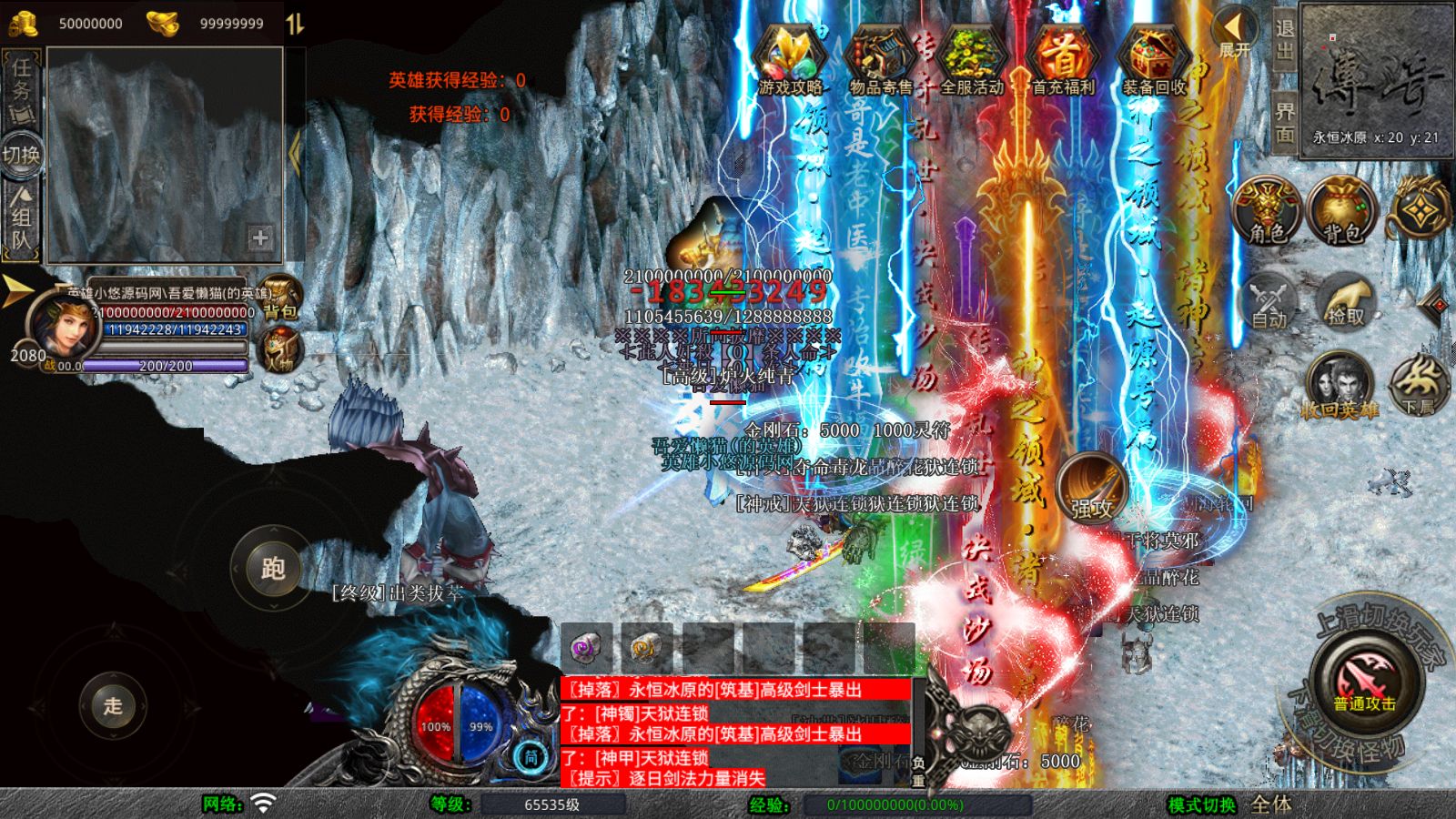Open the 物品寄售 consignment shop
The width and height of the screenshot is (1456, 819).
(x=880, y=60)
